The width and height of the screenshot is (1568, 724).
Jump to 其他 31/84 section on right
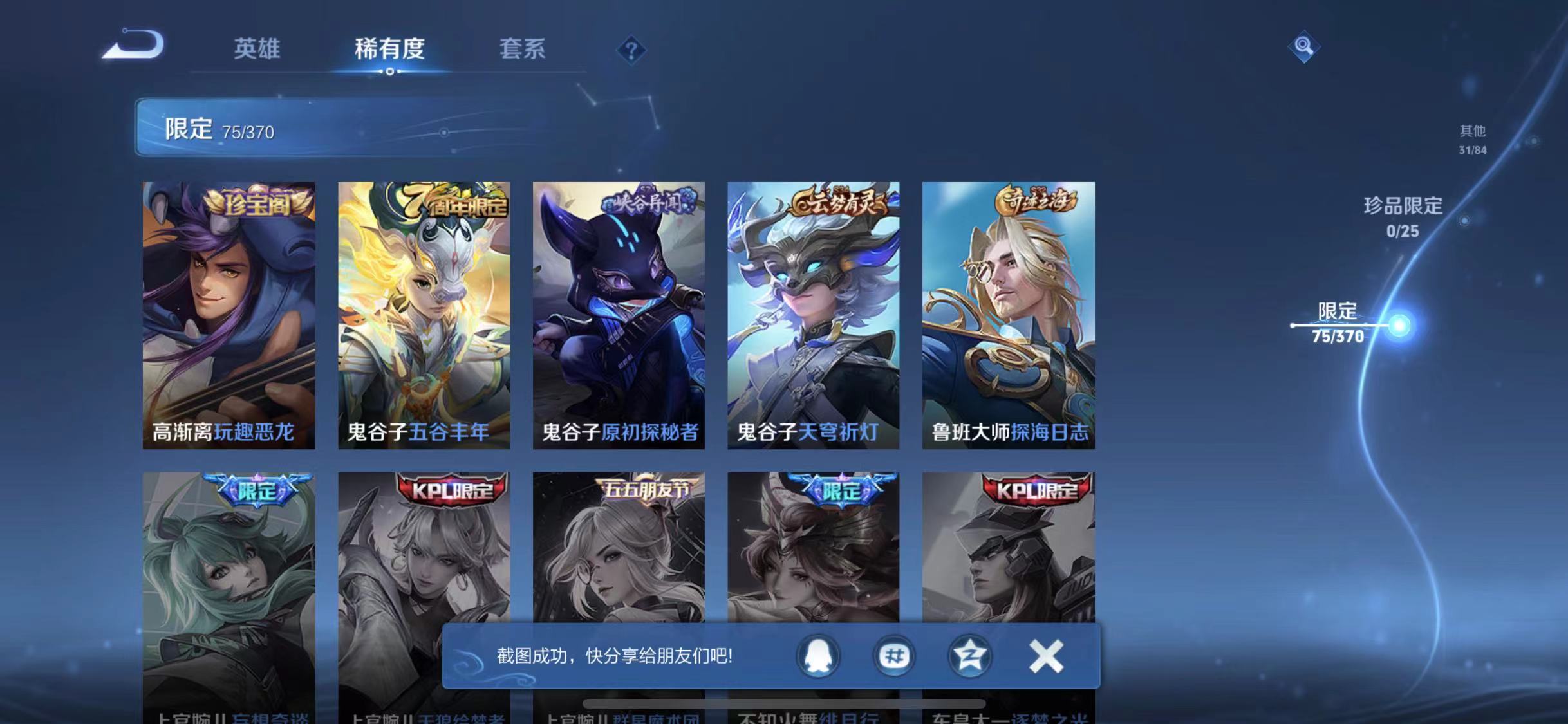[x=1474, y=140]
